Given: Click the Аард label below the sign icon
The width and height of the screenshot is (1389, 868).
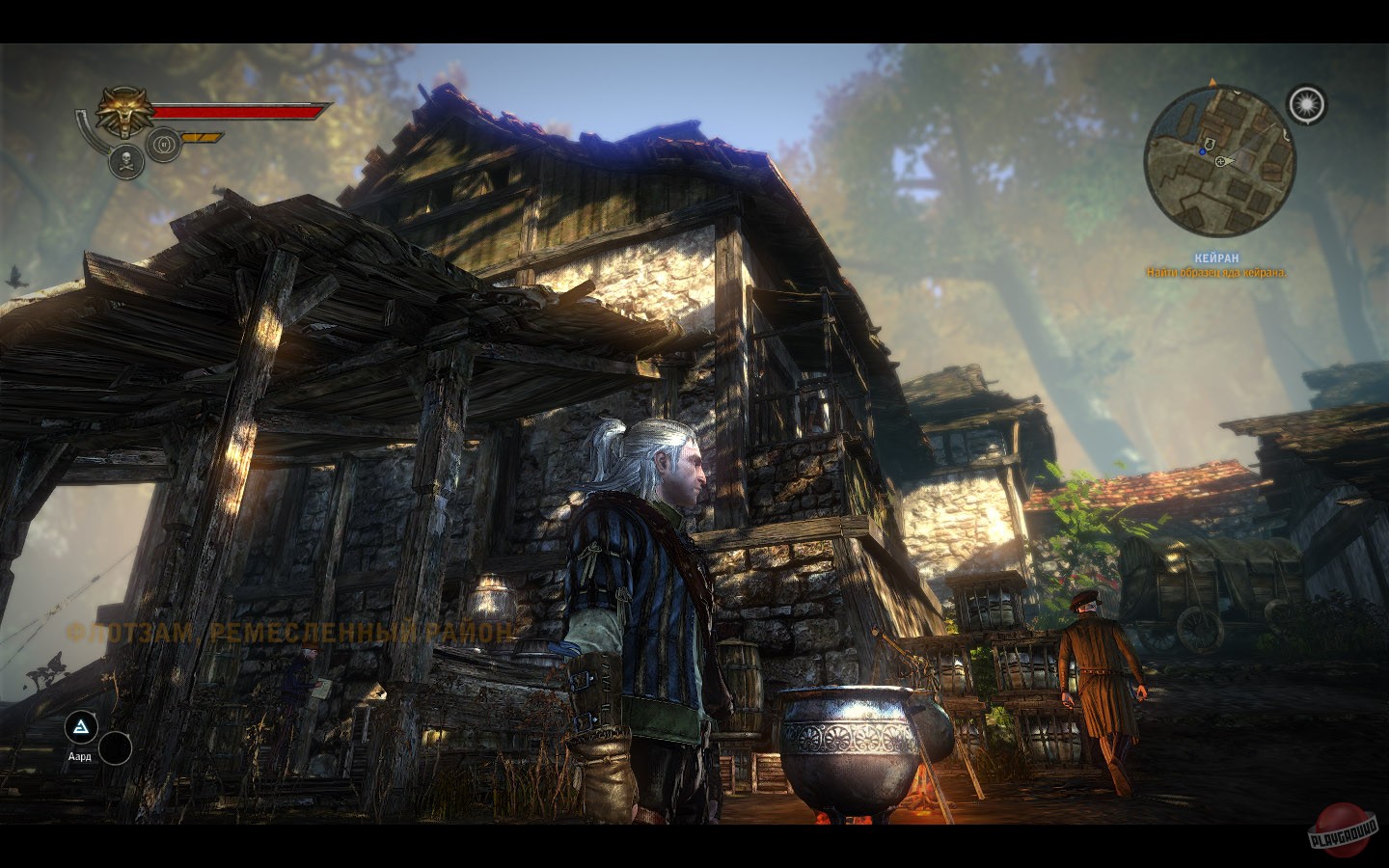Looking at the screenshot, I should [x=79, y=757].
